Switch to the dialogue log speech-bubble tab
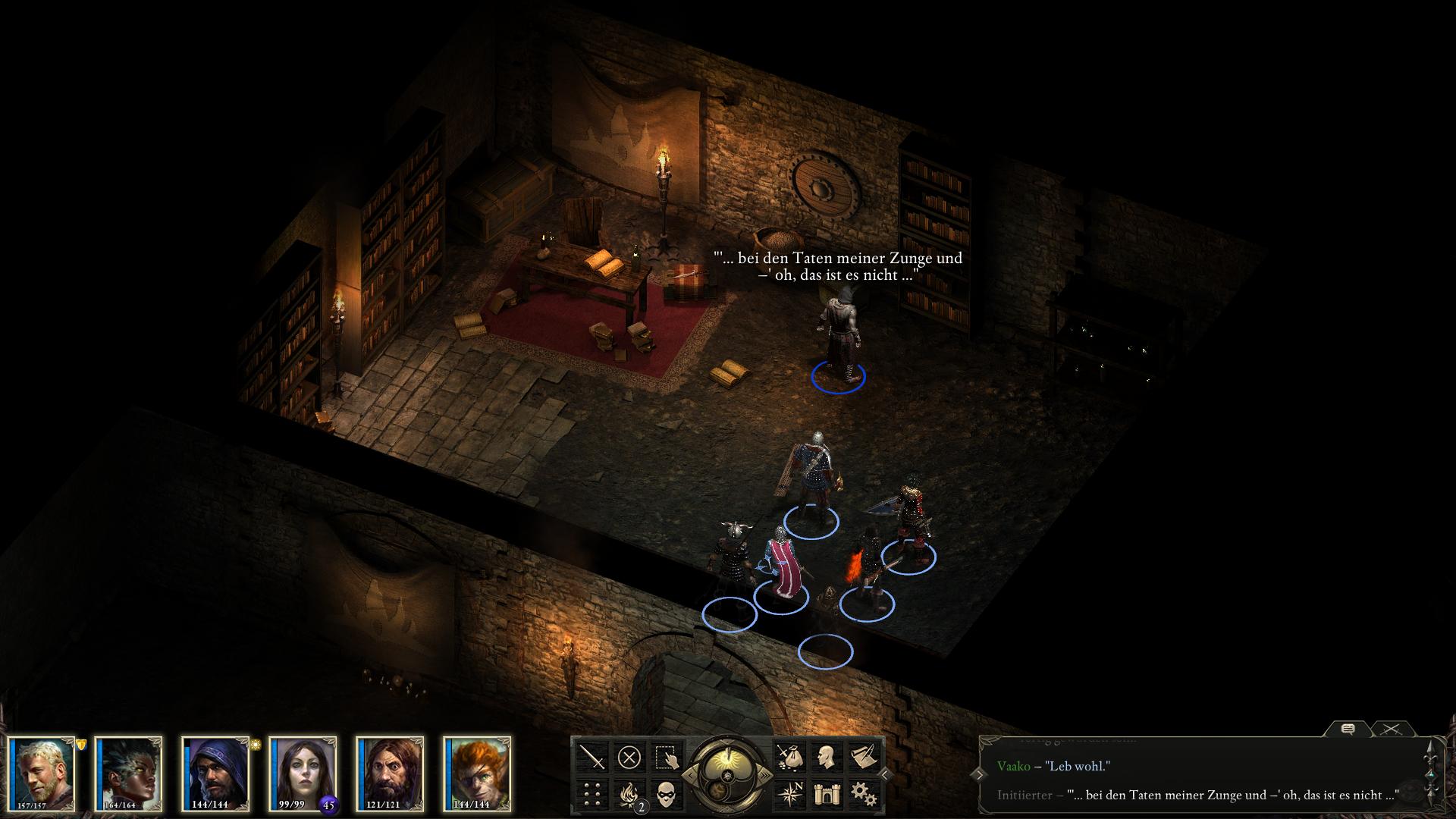The image size is (1456, 819). point(1348,730)
